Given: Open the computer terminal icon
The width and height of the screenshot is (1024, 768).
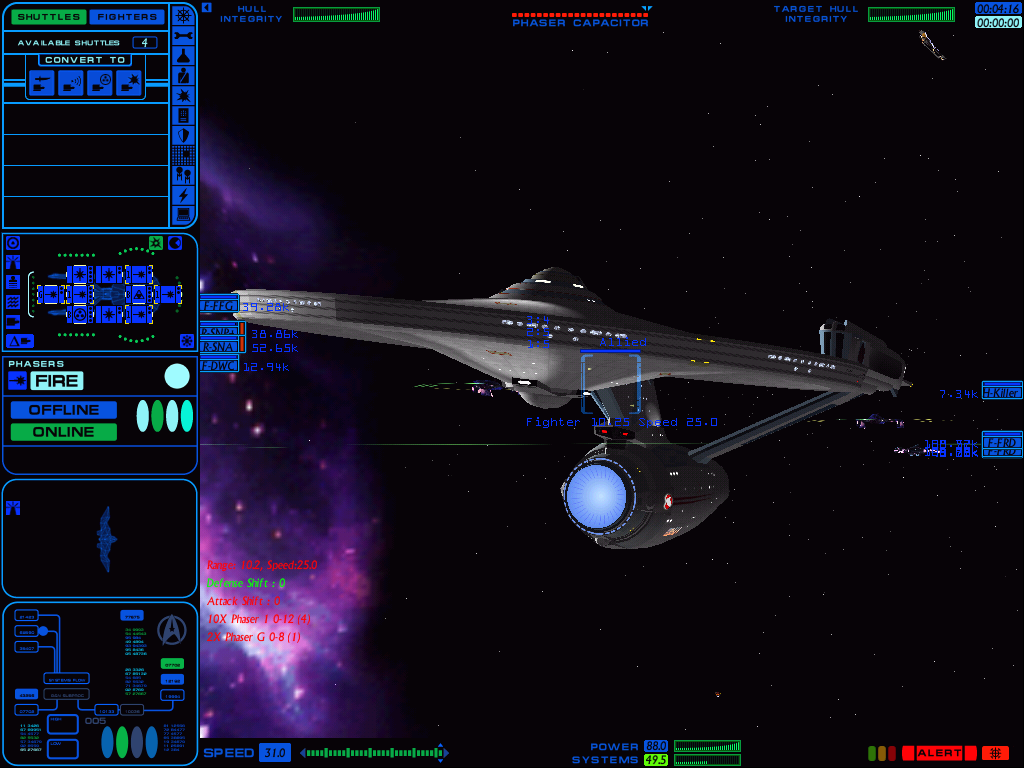Looking at the screenshot, I should (183, 214).
